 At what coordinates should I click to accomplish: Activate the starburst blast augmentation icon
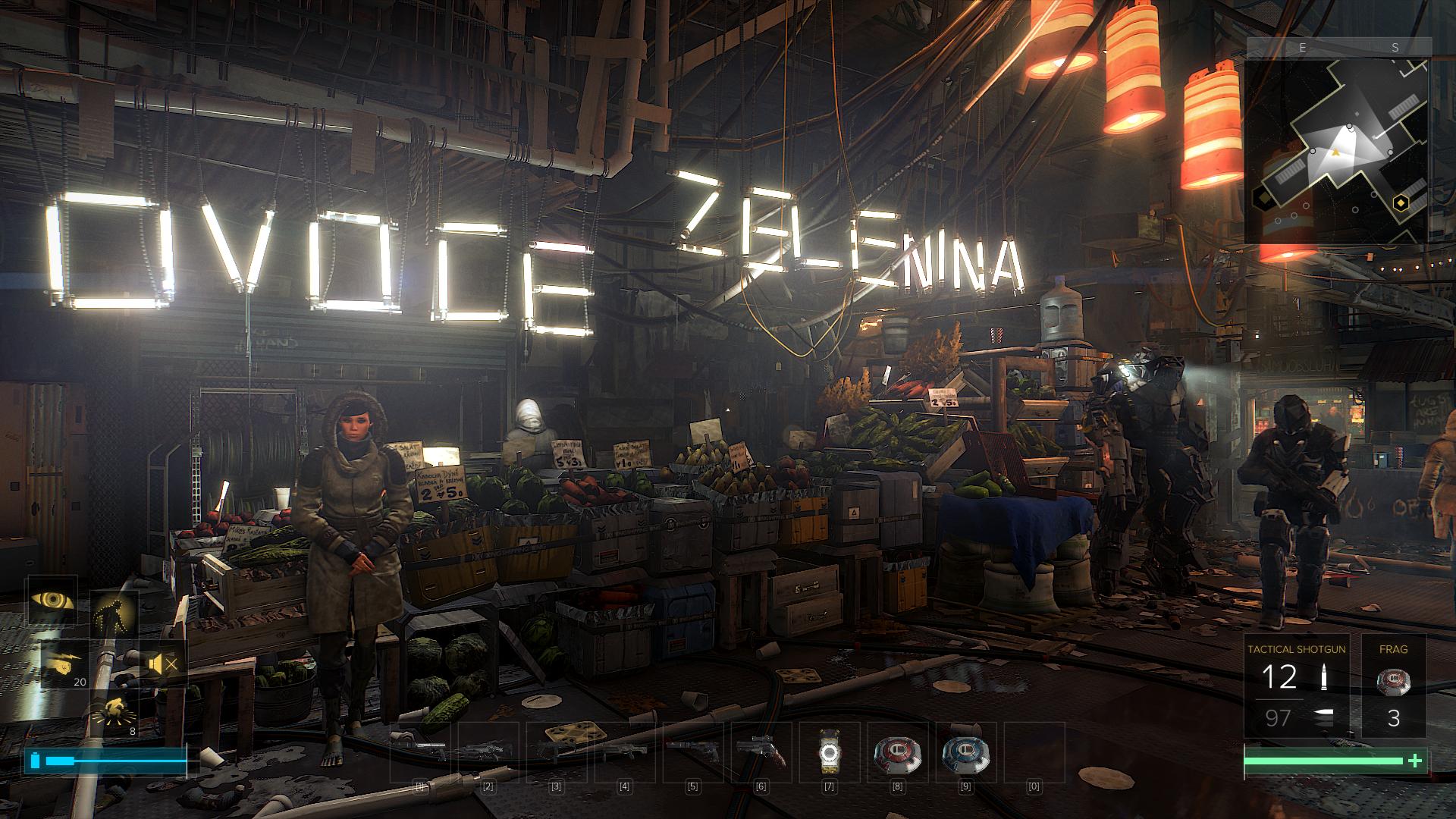point(115,714)
